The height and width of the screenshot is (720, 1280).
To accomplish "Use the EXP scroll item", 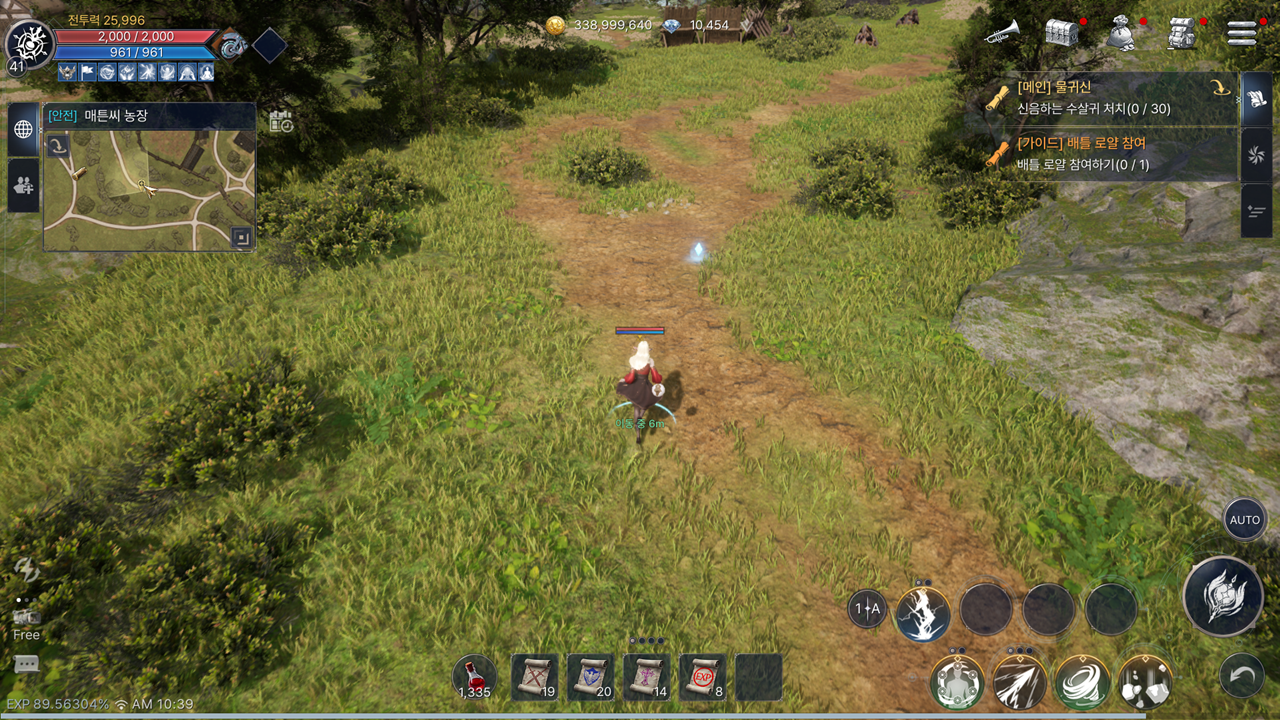I will click(703, 677).
